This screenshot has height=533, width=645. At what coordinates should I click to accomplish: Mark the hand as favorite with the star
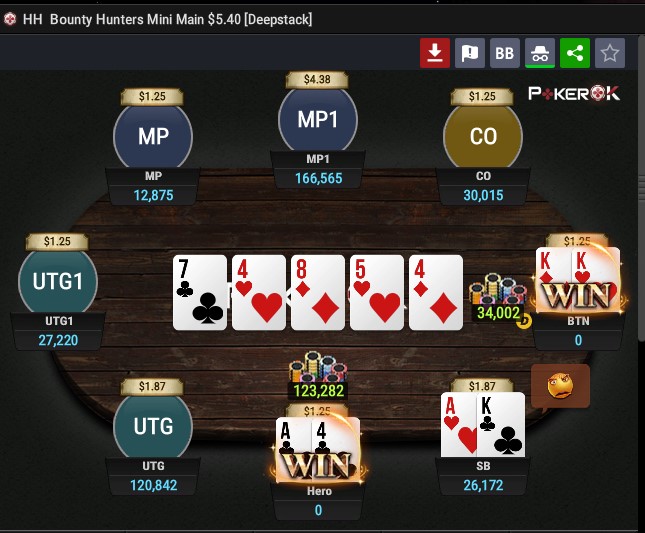(610, 53)
